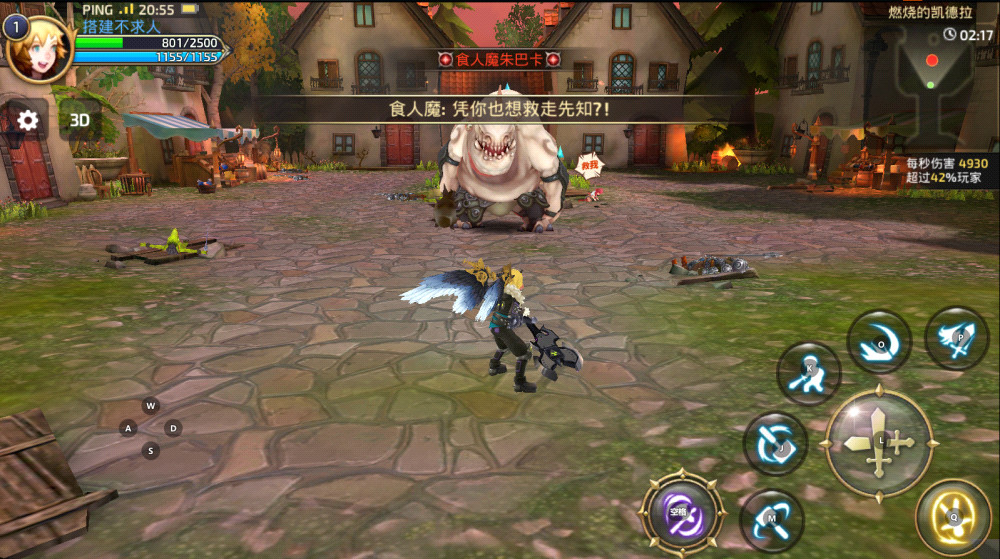Trigger the swordsman lunge skill
This screenshot has height=559, width=1000.
(x=808, y=373)
